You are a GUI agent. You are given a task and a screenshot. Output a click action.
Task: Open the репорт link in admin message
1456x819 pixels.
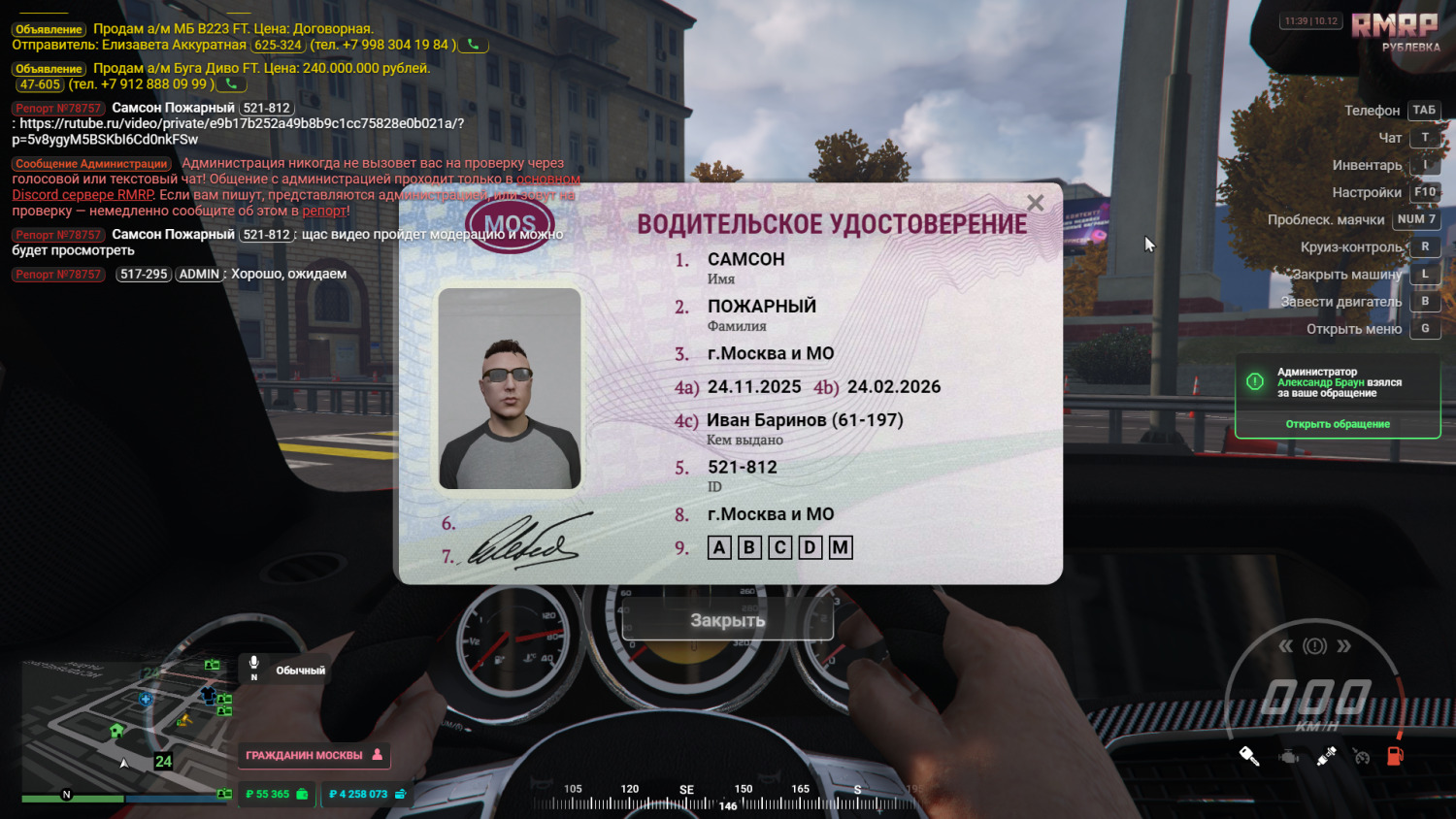(x=323, y=211)
